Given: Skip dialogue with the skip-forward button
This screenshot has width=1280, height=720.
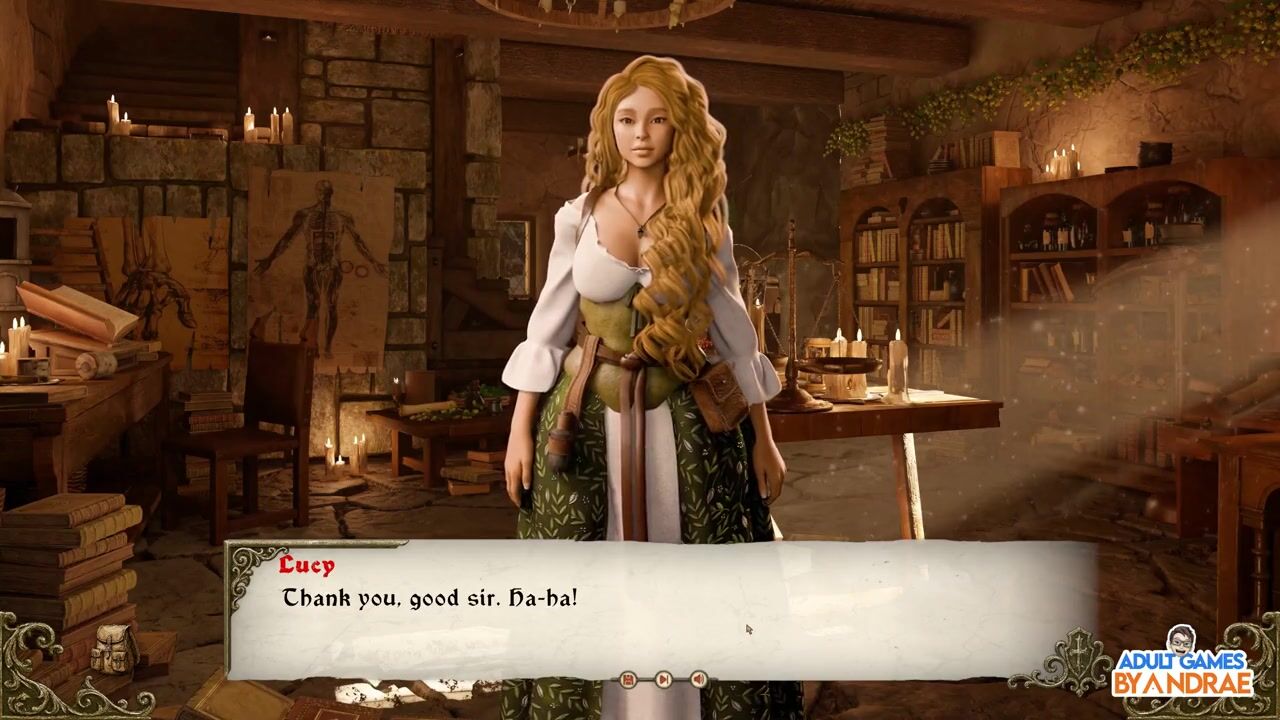Looking at the screenshot, I should click(x=663, y=680).
